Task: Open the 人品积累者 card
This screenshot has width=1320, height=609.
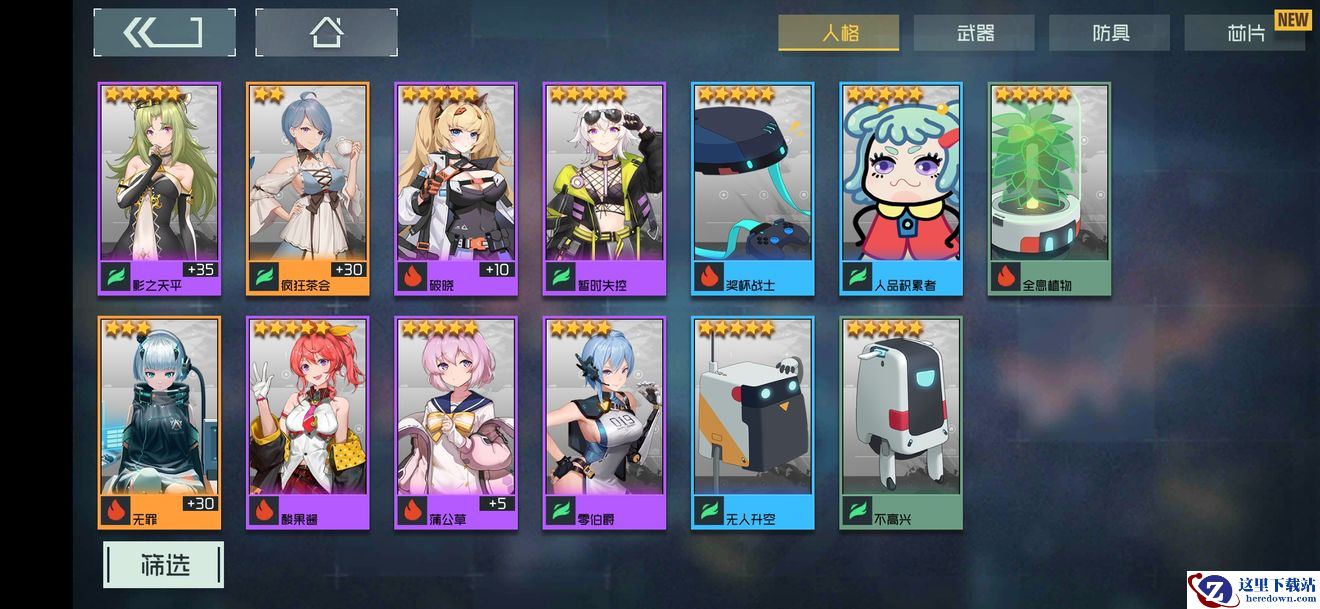Action: point(900,188)
